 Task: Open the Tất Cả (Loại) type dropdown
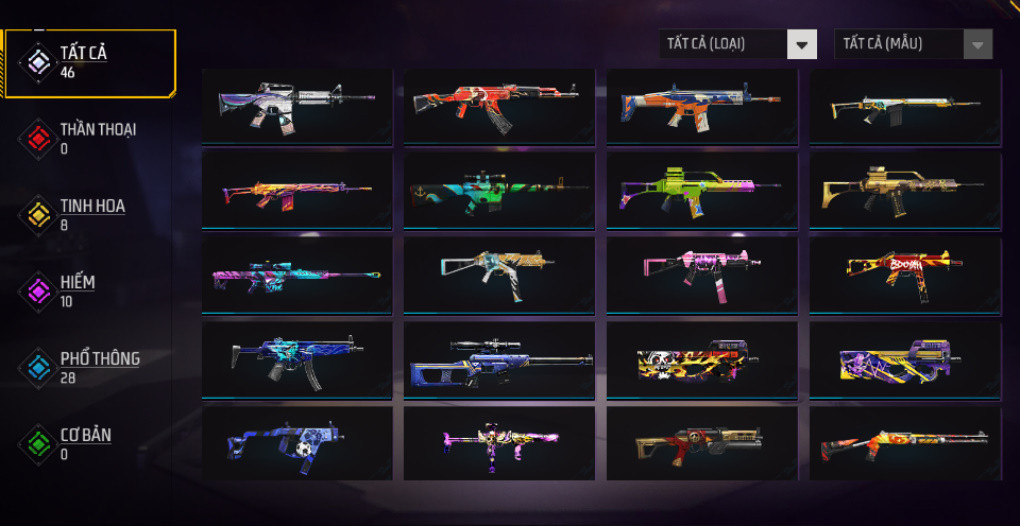point(738,44)
